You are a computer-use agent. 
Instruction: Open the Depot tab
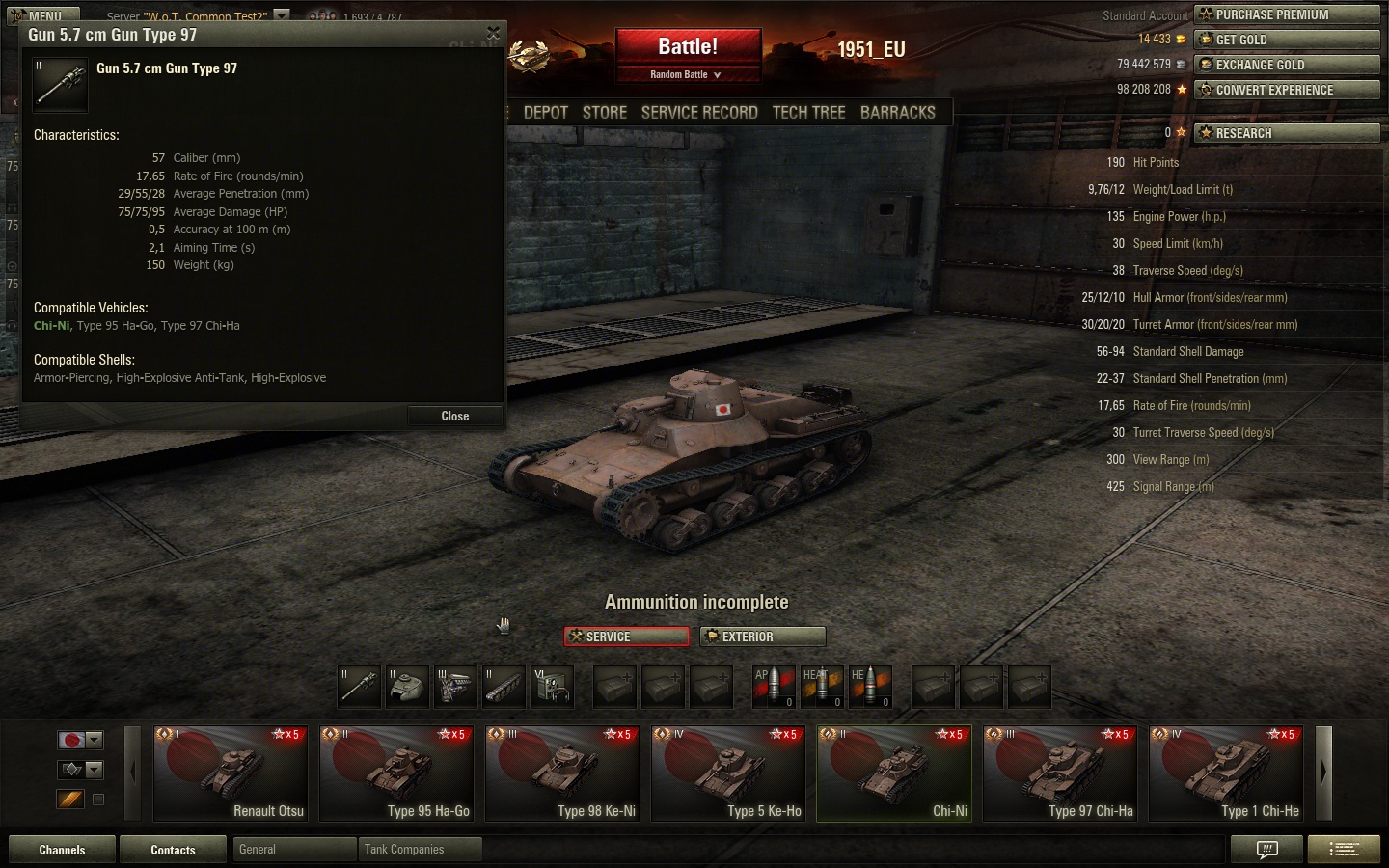pos(545,113)
